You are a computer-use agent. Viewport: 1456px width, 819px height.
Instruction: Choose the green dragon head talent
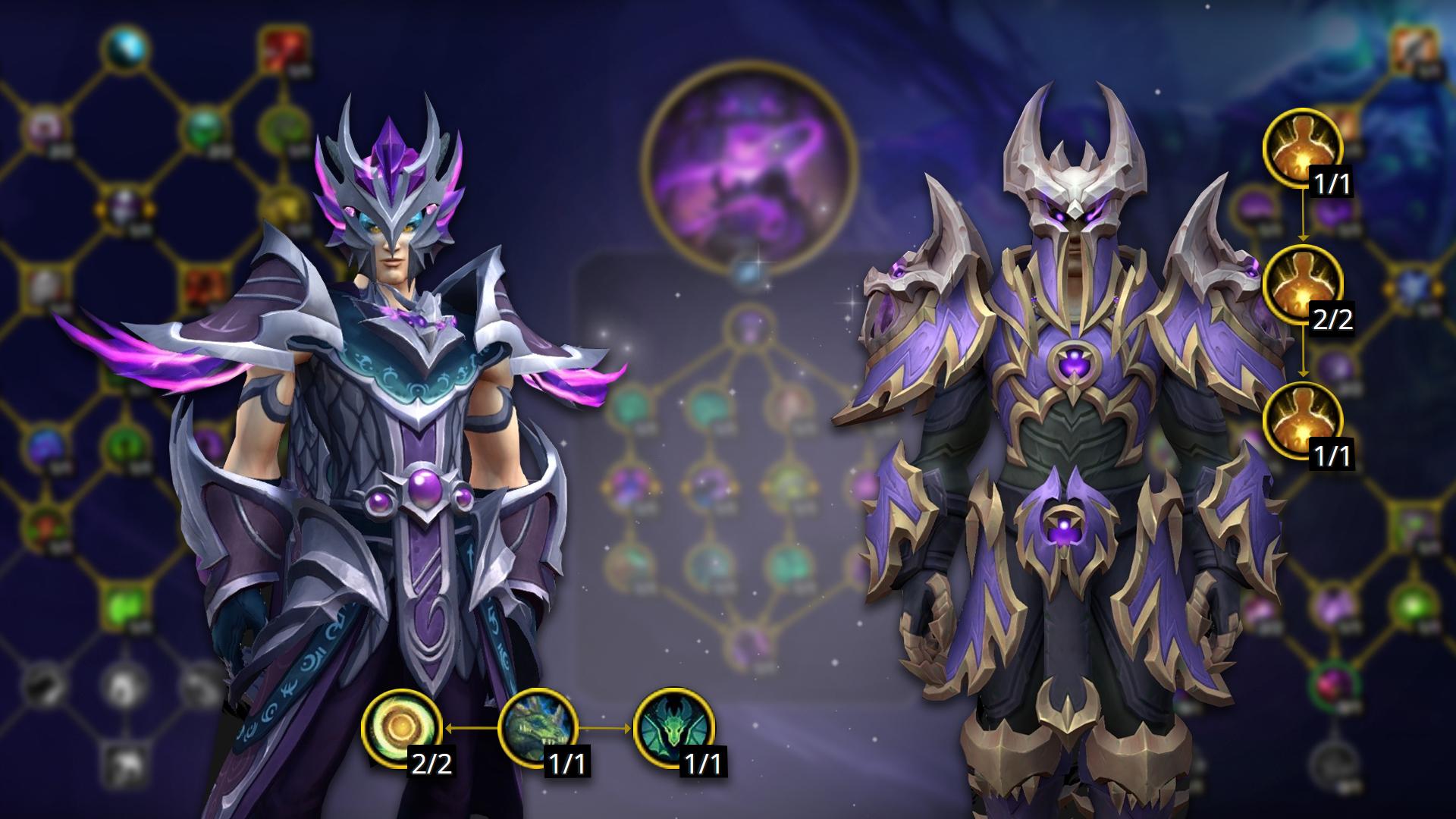pos(538,728)
